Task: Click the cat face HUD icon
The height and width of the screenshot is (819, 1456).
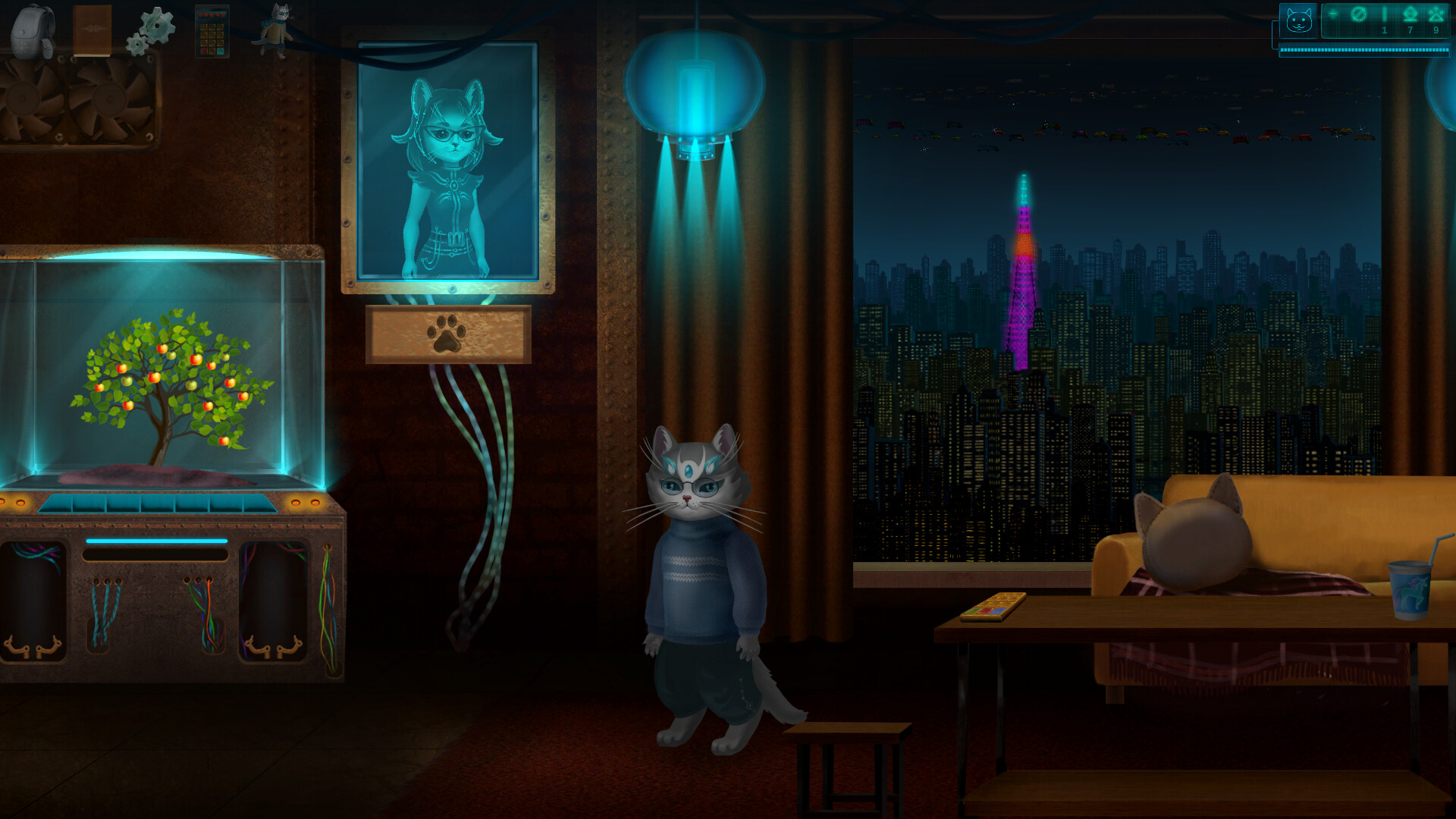Action: pyautogui.click(x=1299, y=20)
